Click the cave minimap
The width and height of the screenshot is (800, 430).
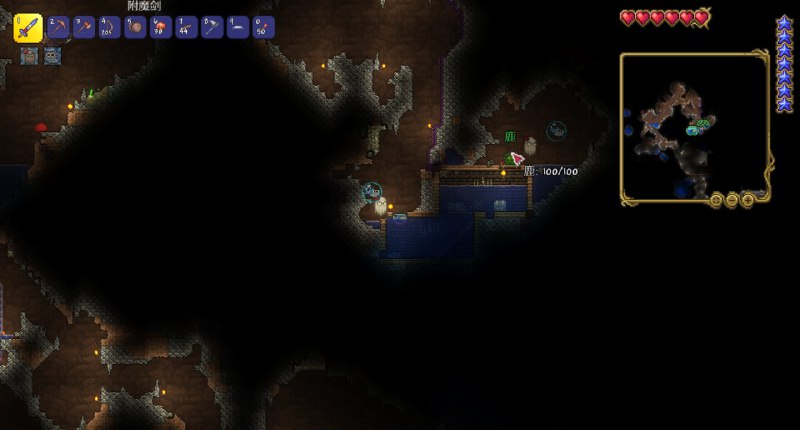click(693, 125)
